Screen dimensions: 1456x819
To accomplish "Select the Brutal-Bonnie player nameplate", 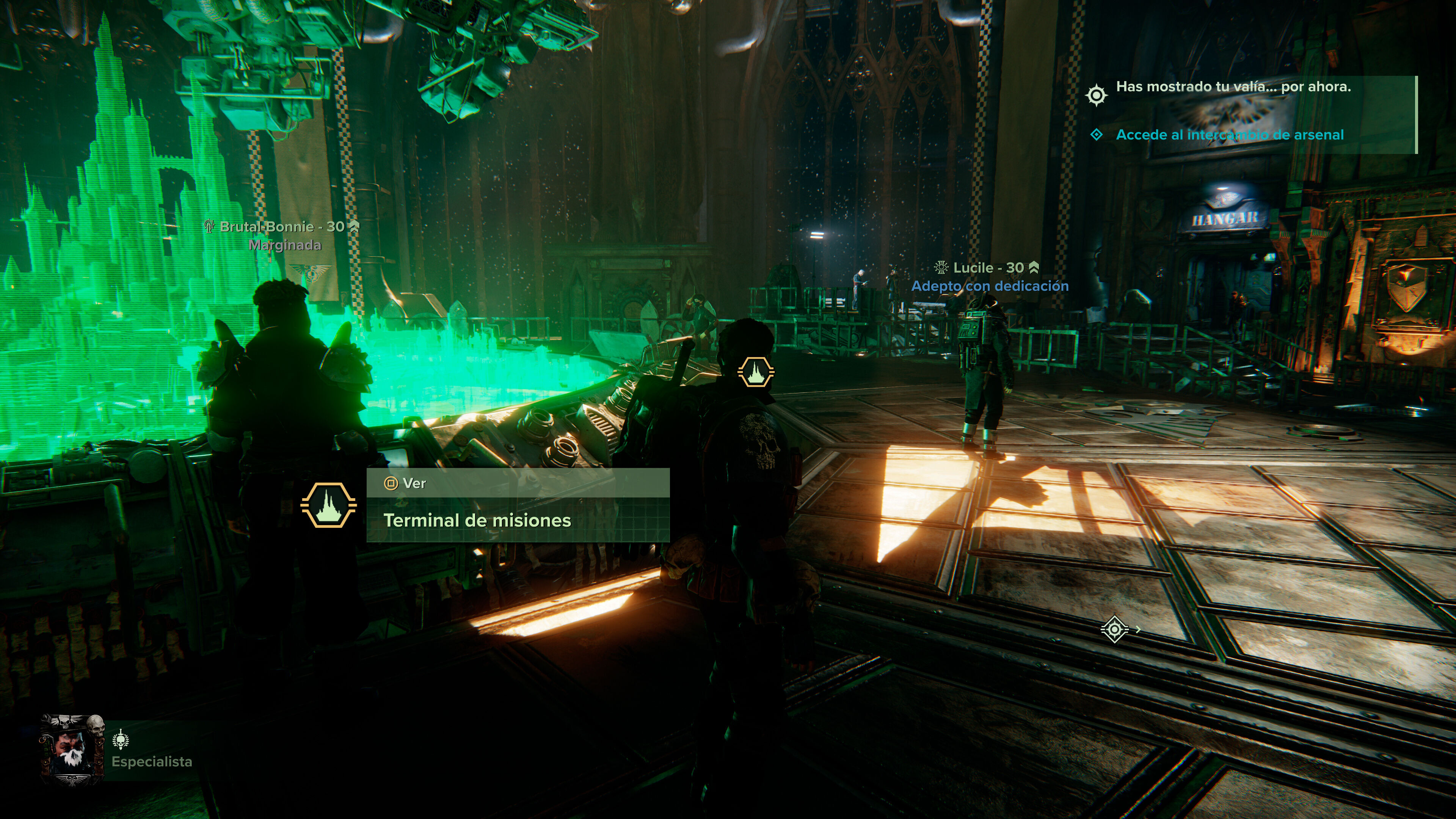I will 281,227.
